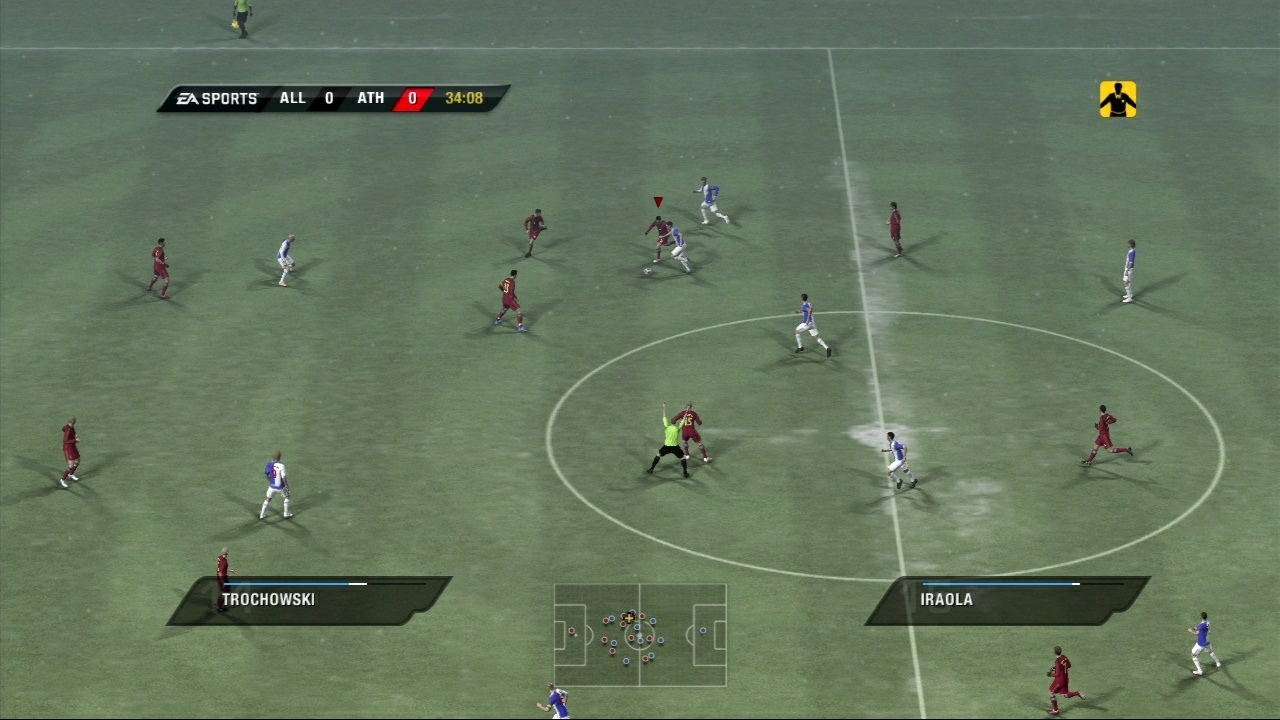
Task: Click the EA Sports logo on the scoreboard
Action: (x=218, y=98)
